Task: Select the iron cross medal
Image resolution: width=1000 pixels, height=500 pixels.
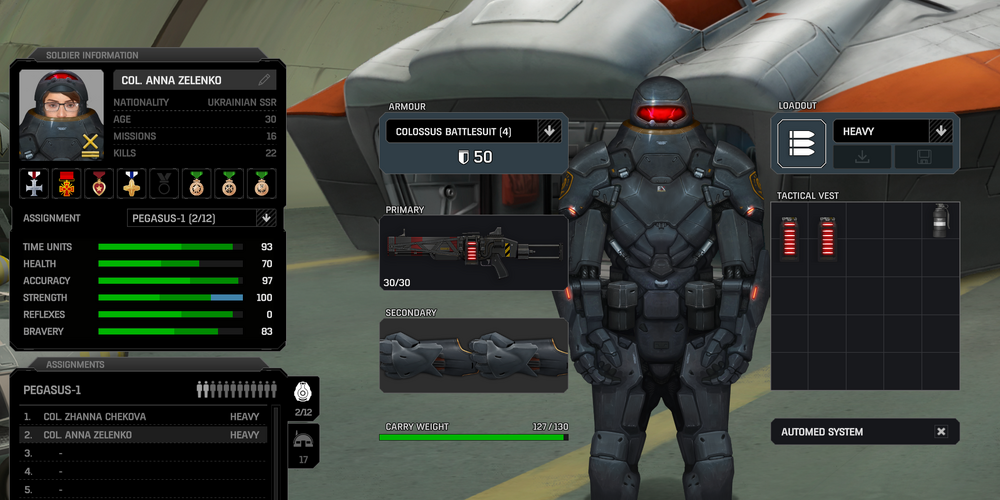Action: pyautogui.click(x=36, y=183)
